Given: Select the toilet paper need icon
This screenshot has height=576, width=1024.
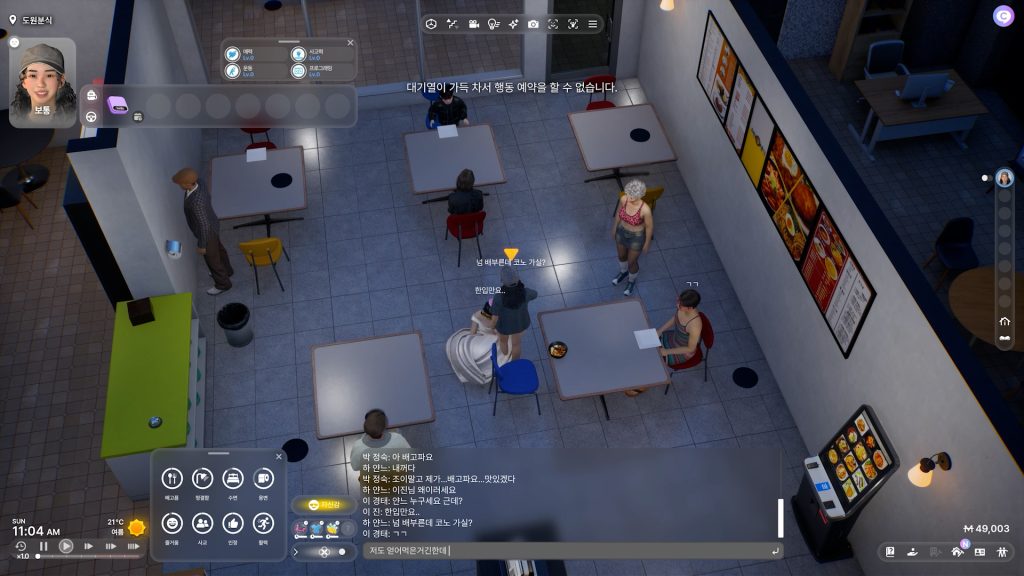Looking at the screenshot, I should [262, 479].
